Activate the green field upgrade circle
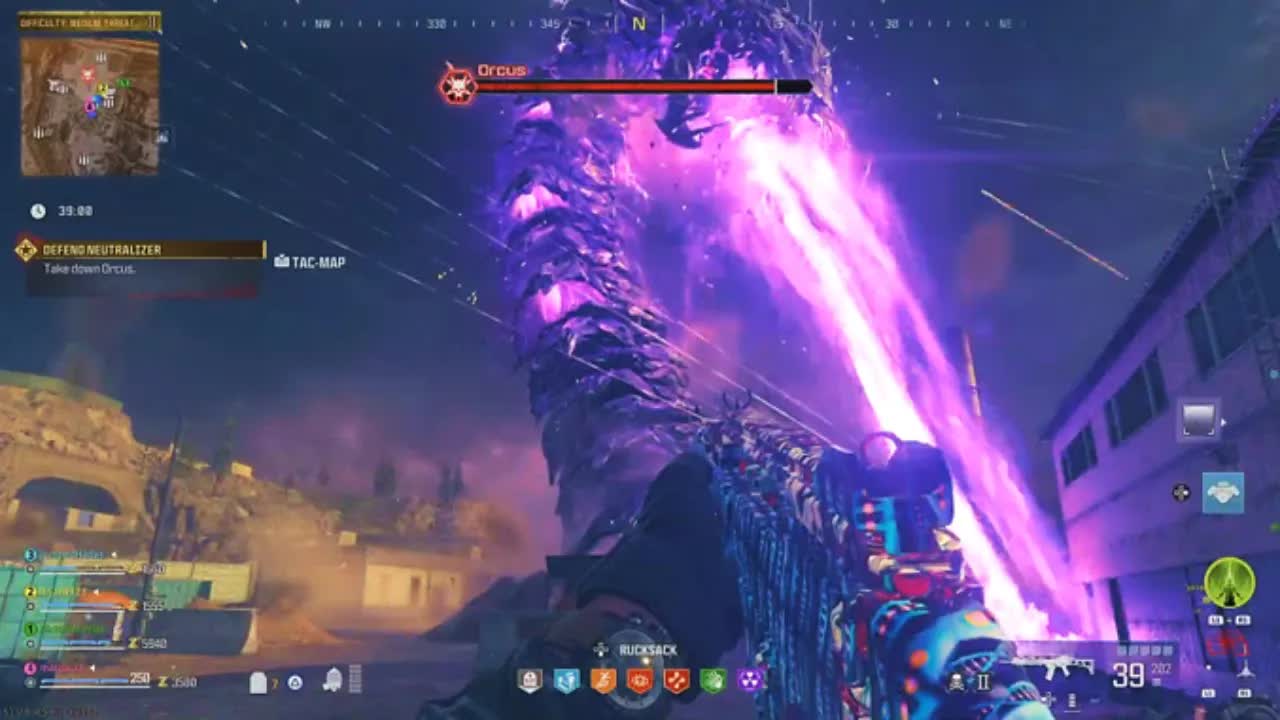The image size is (1280, 720). tap(1229, 582)
